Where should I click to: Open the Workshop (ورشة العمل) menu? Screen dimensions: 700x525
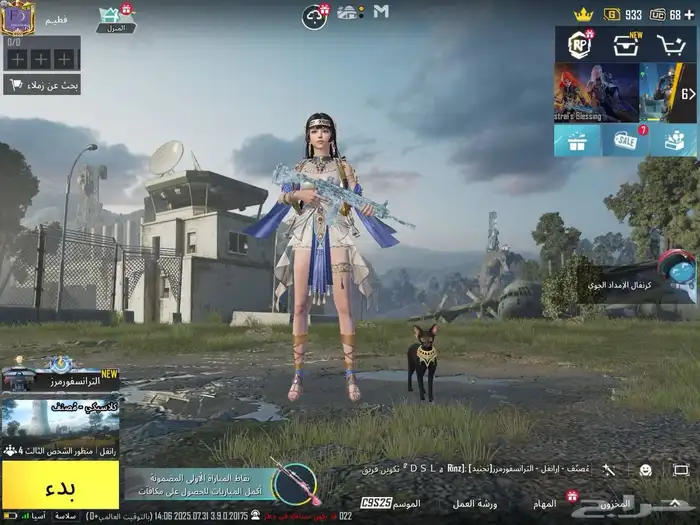475,503
